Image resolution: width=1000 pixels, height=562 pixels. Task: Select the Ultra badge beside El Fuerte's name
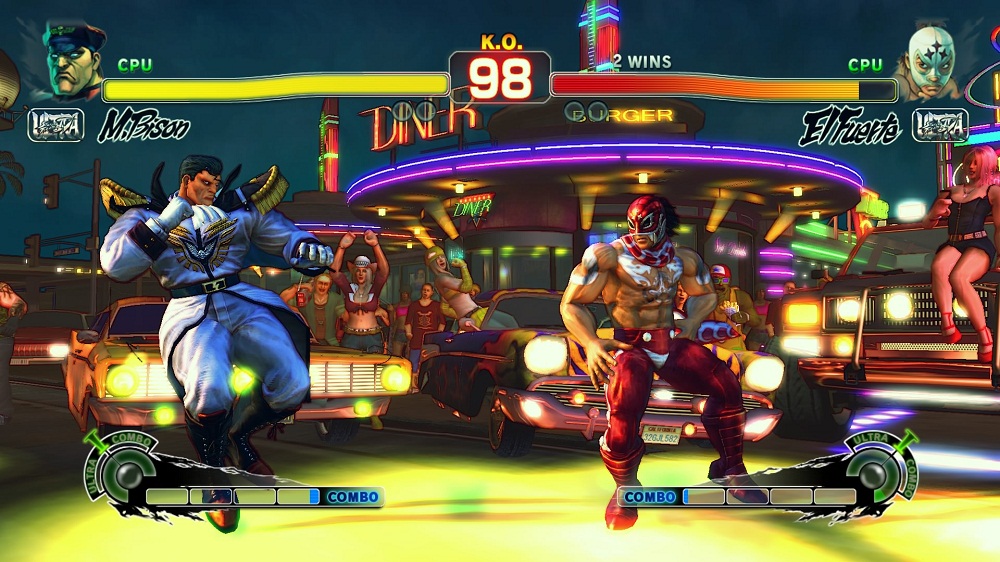[940, 125]
